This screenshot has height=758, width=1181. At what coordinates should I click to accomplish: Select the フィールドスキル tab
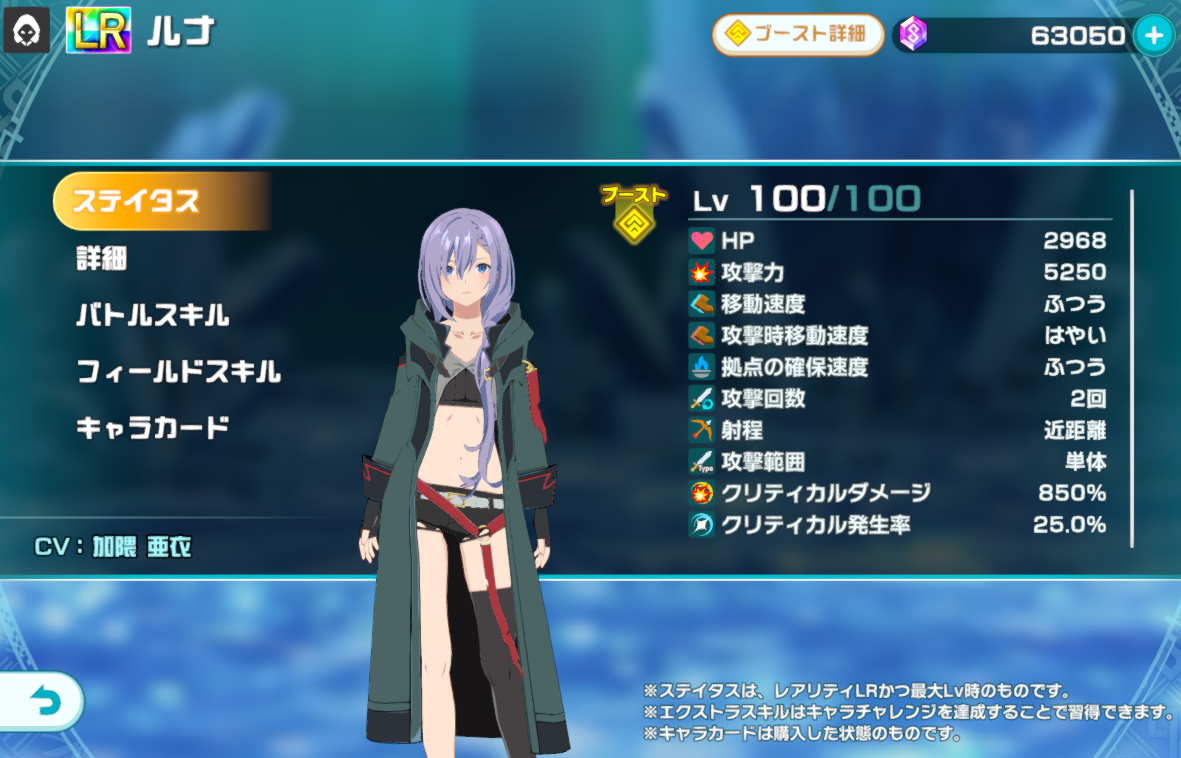(178, 373)
